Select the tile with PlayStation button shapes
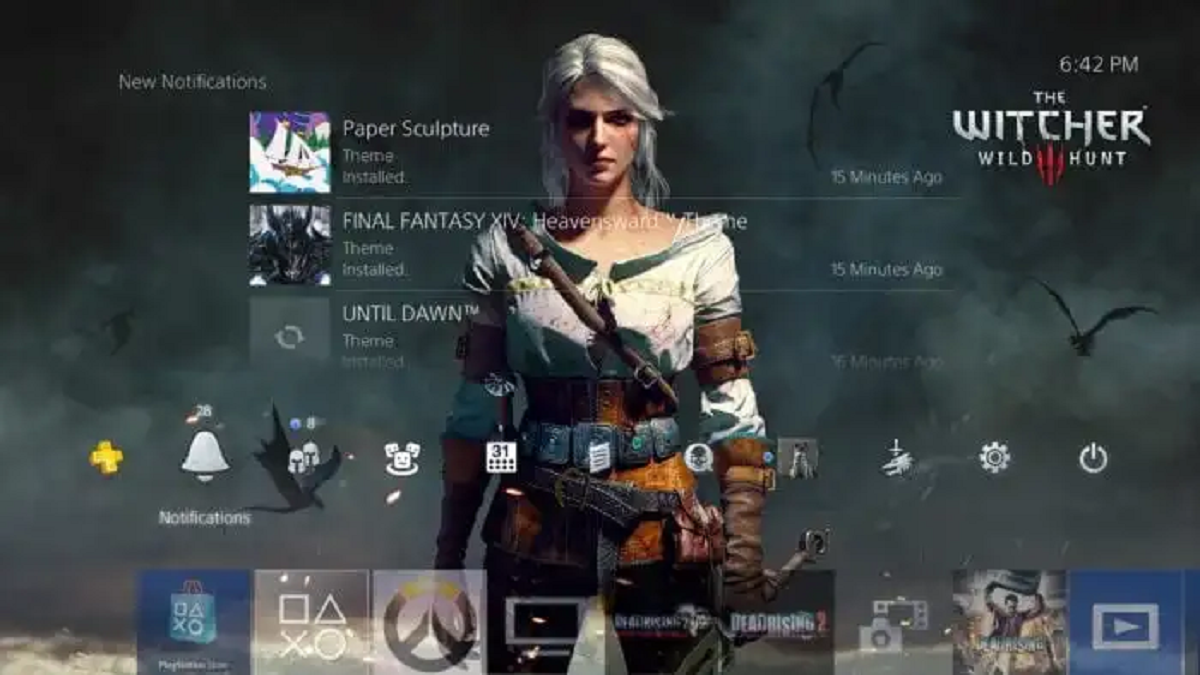Viewport: 1200px width, 675px height. pos(312,621)
